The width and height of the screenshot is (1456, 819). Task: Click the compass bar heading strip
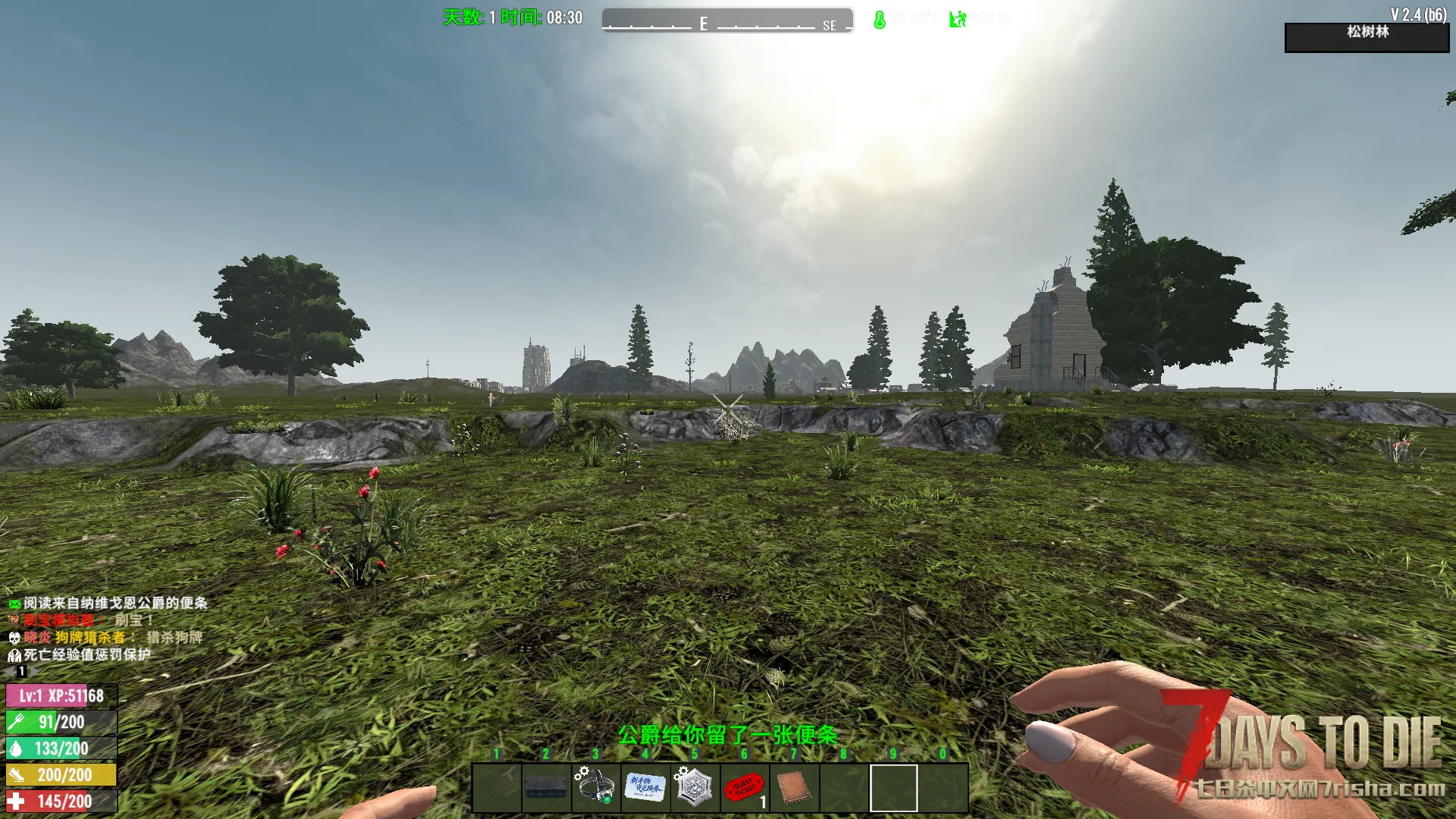tap(727, 21)
